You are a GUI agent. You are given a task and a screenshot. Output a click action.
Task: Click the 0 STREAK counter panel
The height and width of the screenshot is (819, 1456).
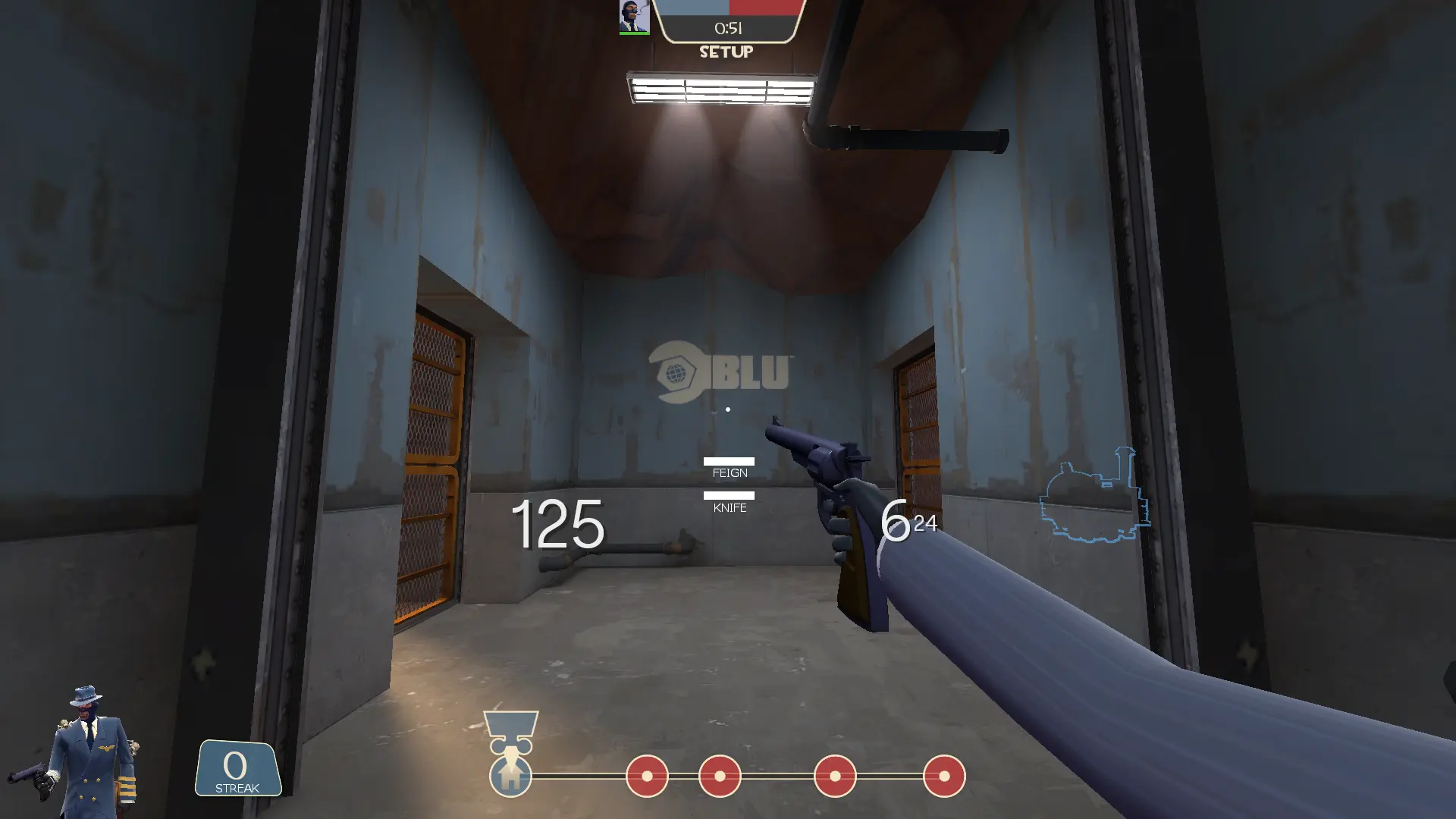[x=237, y=769]
